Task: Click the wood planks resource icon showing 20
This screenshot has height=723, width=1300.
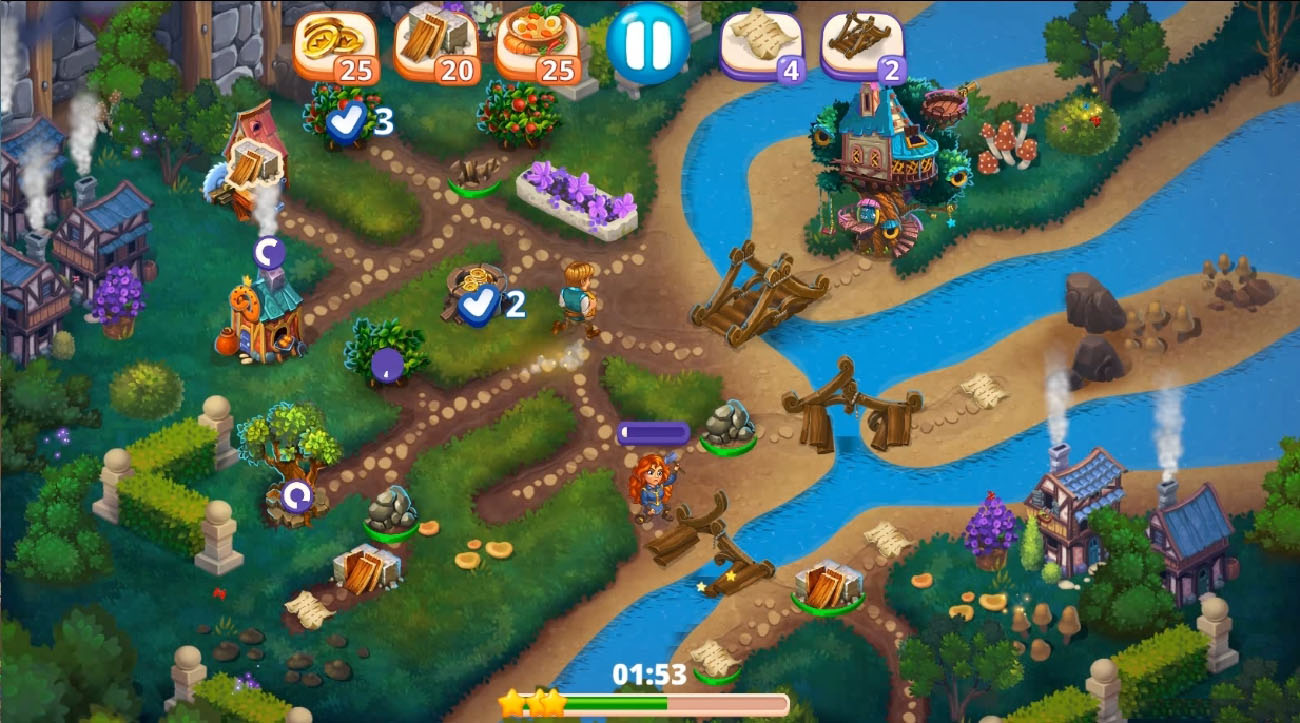Action: click(434, 45)
